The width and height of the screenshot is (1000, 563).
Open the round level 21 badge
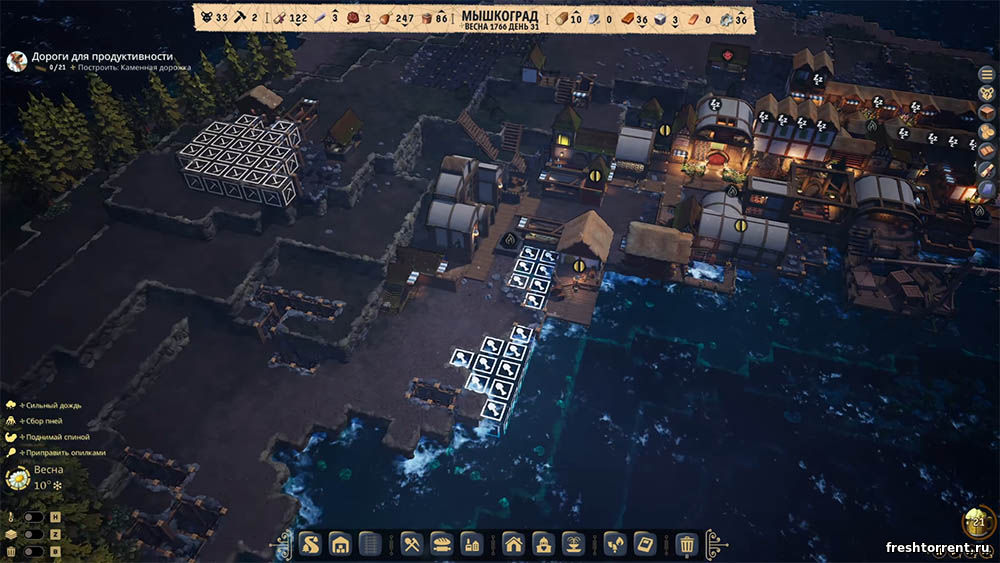tap(978, 523)
